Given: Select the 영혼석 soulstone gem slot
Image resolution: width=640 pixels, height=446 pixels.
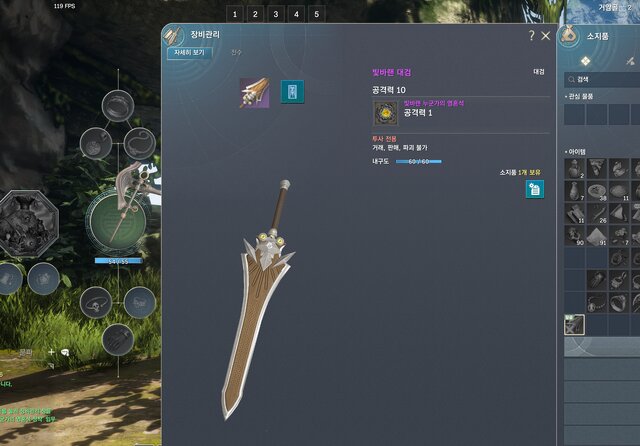Looking at the screenshot, I should tap(386, 113).
